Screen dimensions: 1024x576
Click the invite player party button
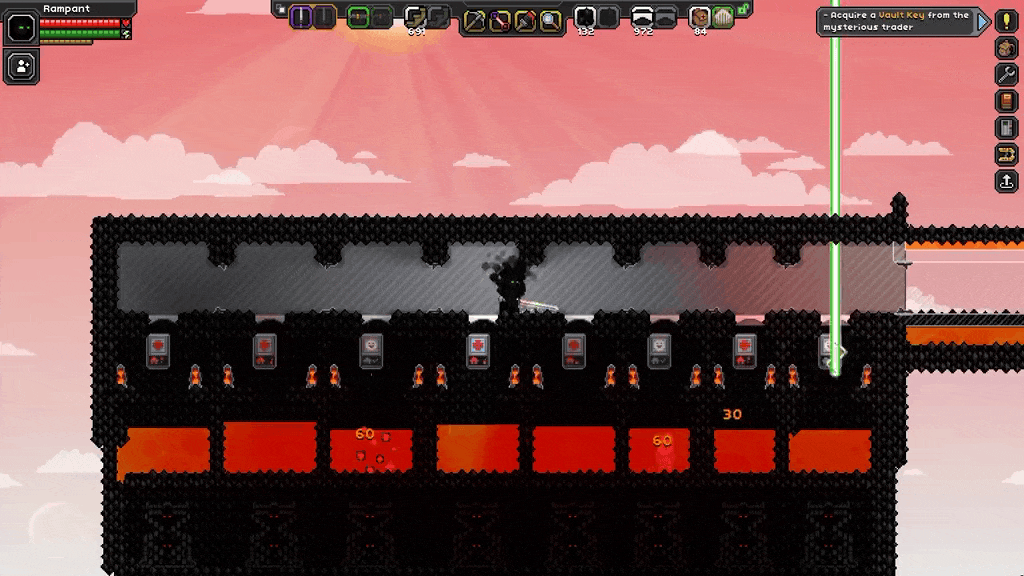[21, 66]
